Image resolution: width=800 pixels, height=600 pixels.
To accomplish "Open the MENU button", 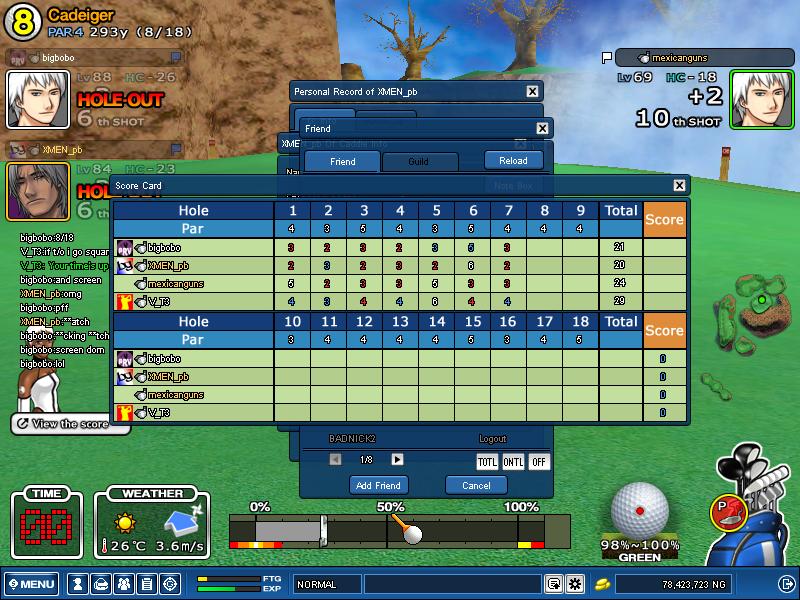I will click(x=31, y=584).
